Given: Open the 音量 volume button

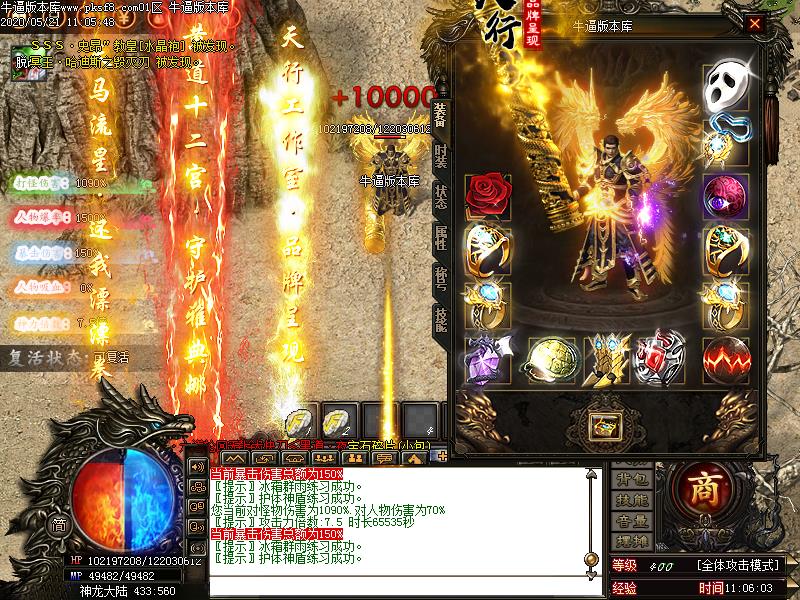Looking at the screenshot, I should (630, 521).
